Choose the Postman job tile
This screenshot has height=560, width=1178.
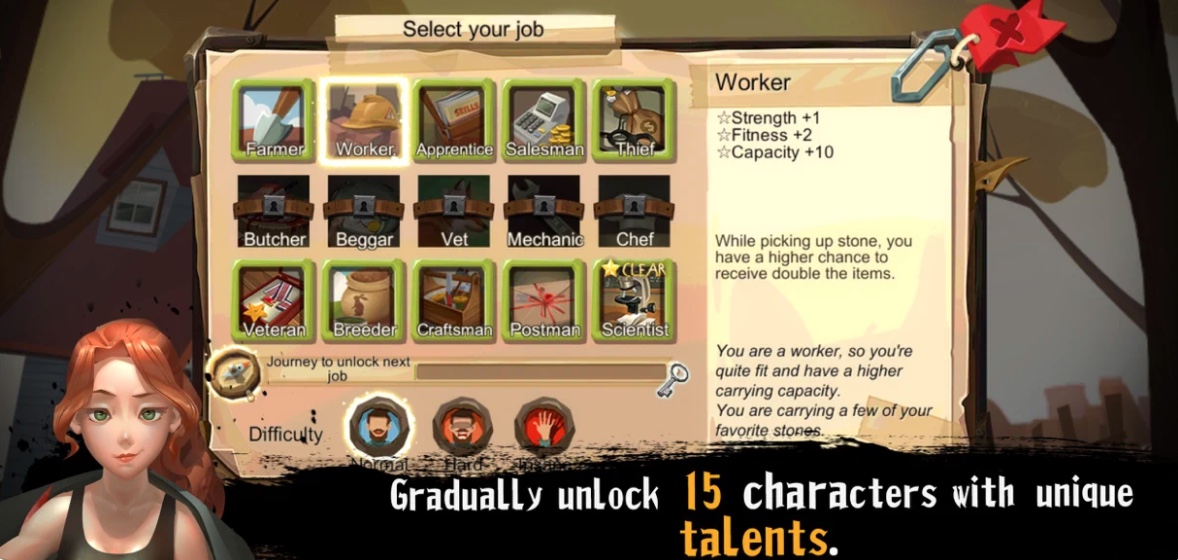(544, 301)
